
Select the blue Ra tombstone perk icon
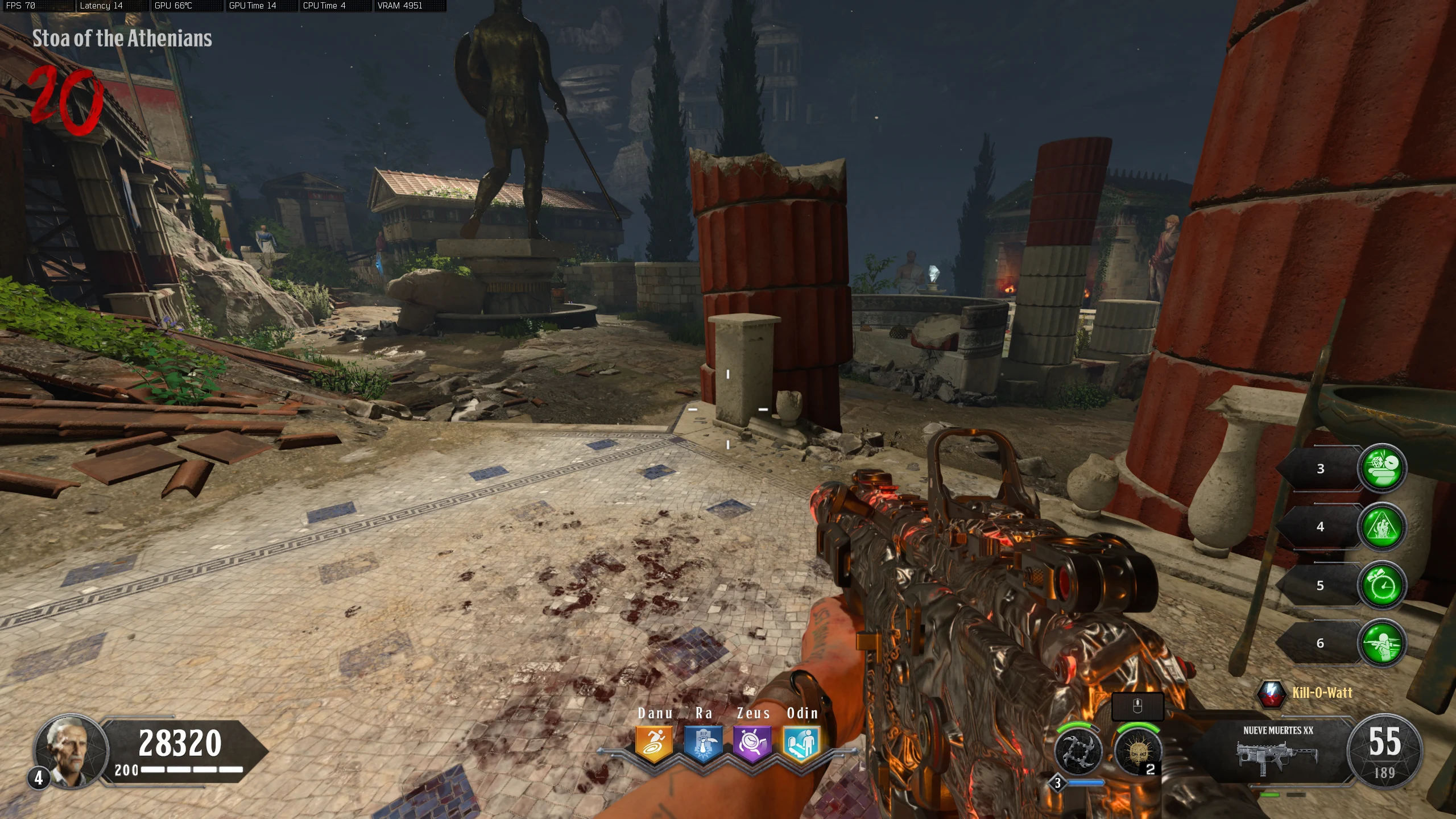point(704,743)
